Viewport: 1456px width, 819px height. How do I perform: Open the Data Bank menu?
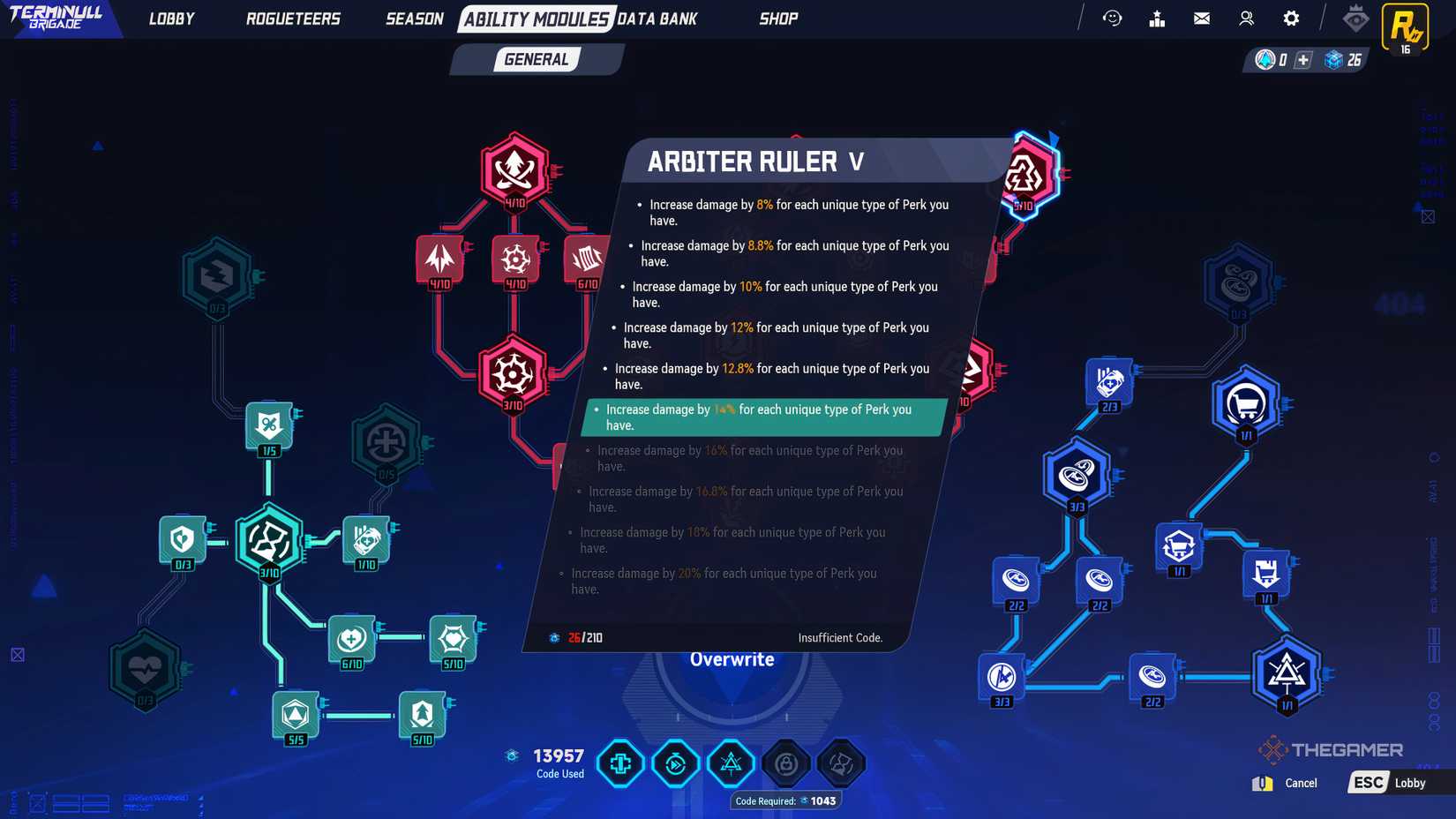657,18
